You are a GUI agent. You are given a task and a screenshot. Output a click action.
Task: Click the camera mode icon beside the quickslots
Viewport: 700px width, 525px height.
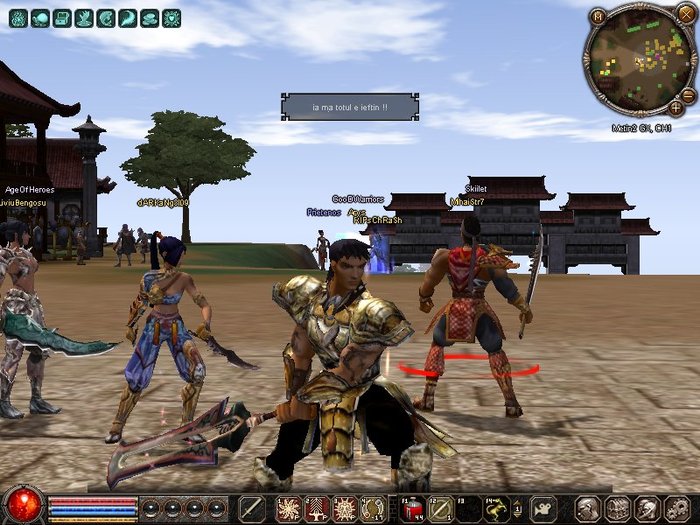543,508
